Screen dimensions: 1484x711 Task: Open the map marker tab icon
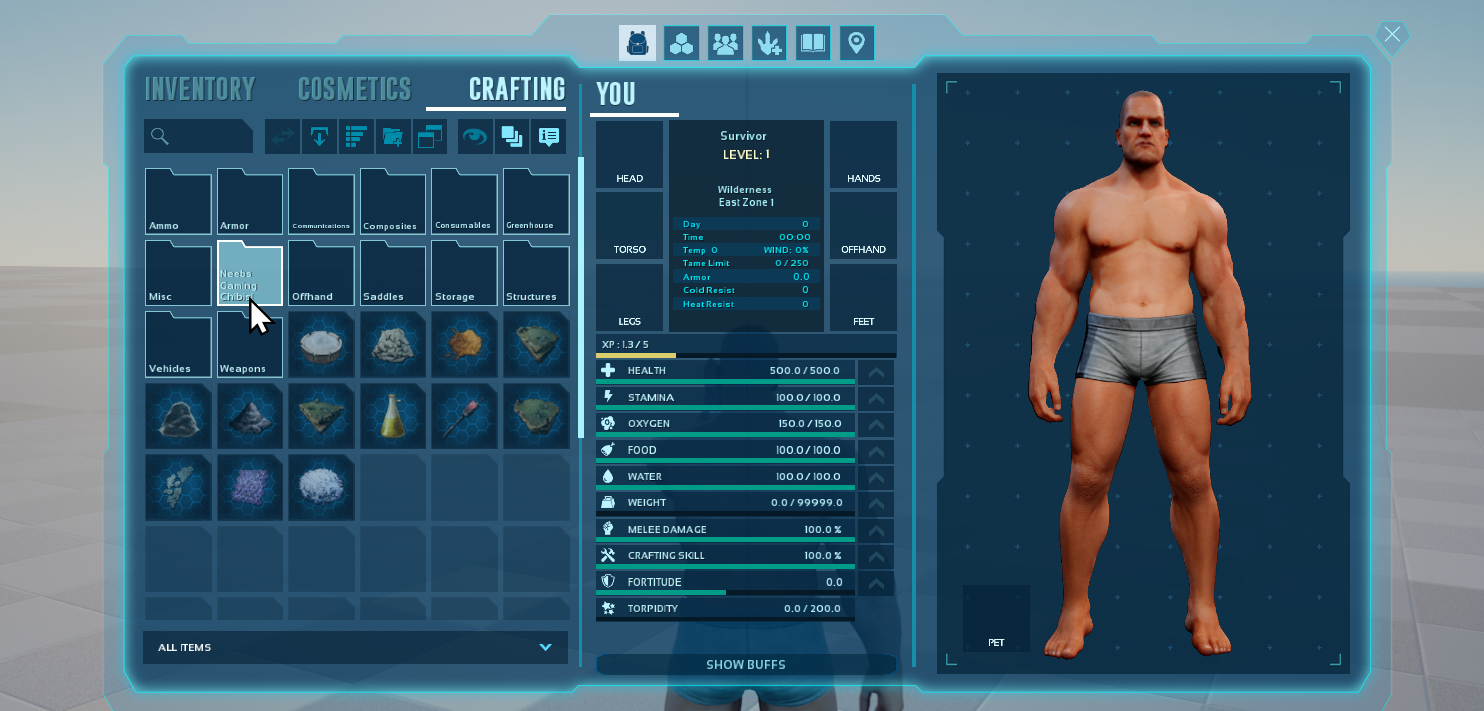pos(857,43)
